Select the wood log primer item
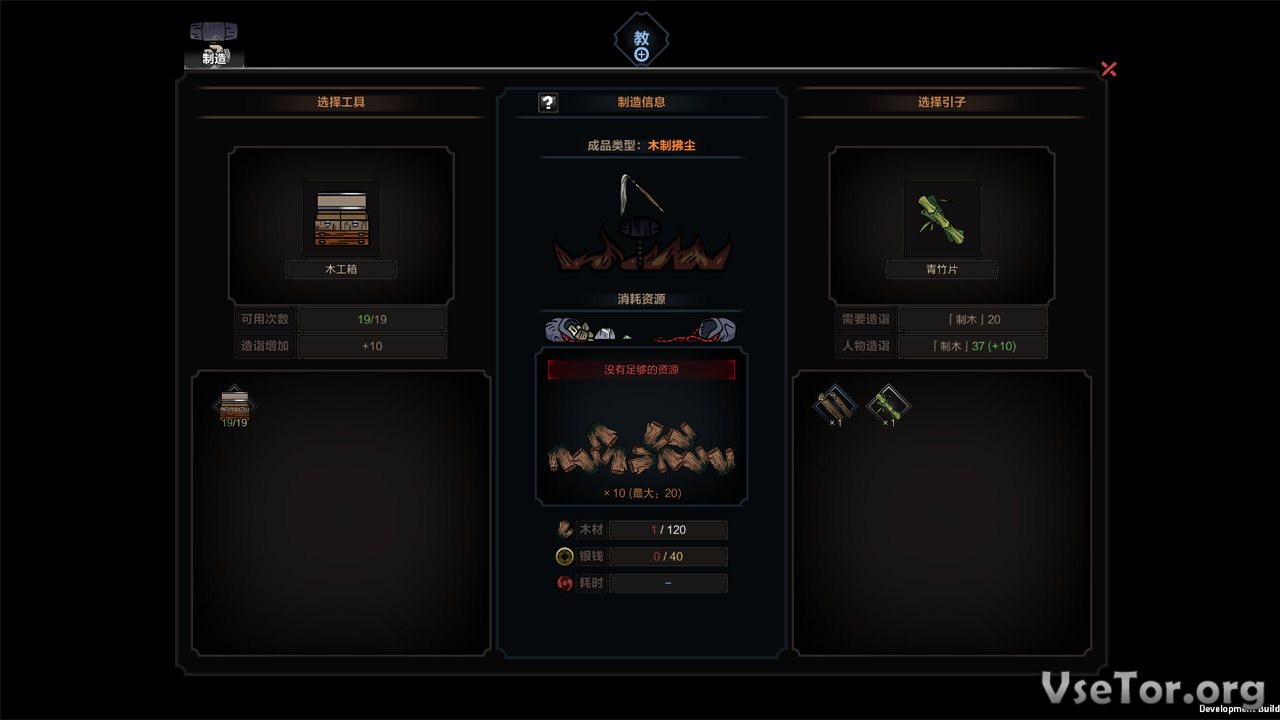This screenshot has height=720, width=1280. [834, 402]
